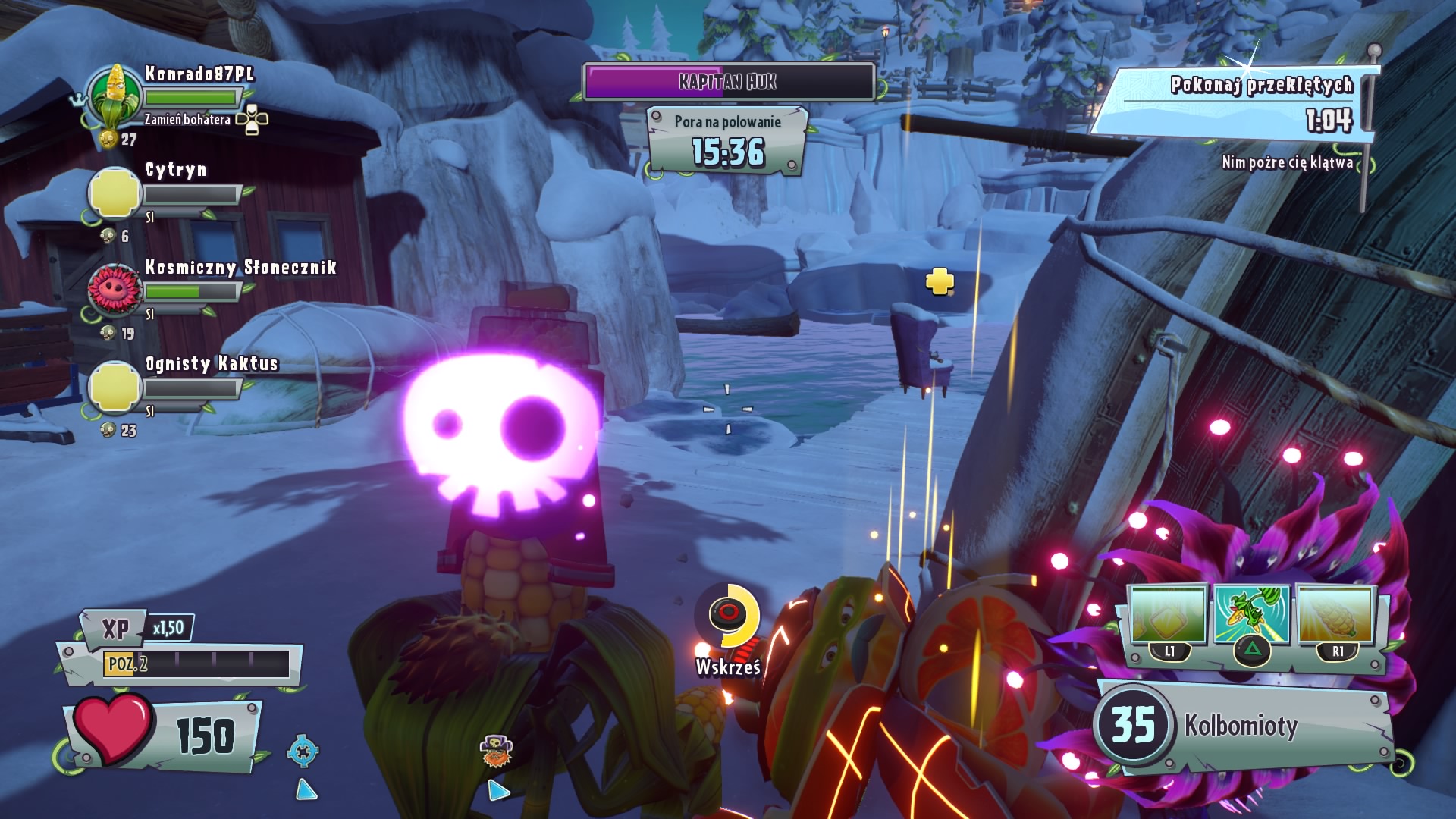Activate the left ability above L1
This screenshot has height=819, width=1456.
1168,614
